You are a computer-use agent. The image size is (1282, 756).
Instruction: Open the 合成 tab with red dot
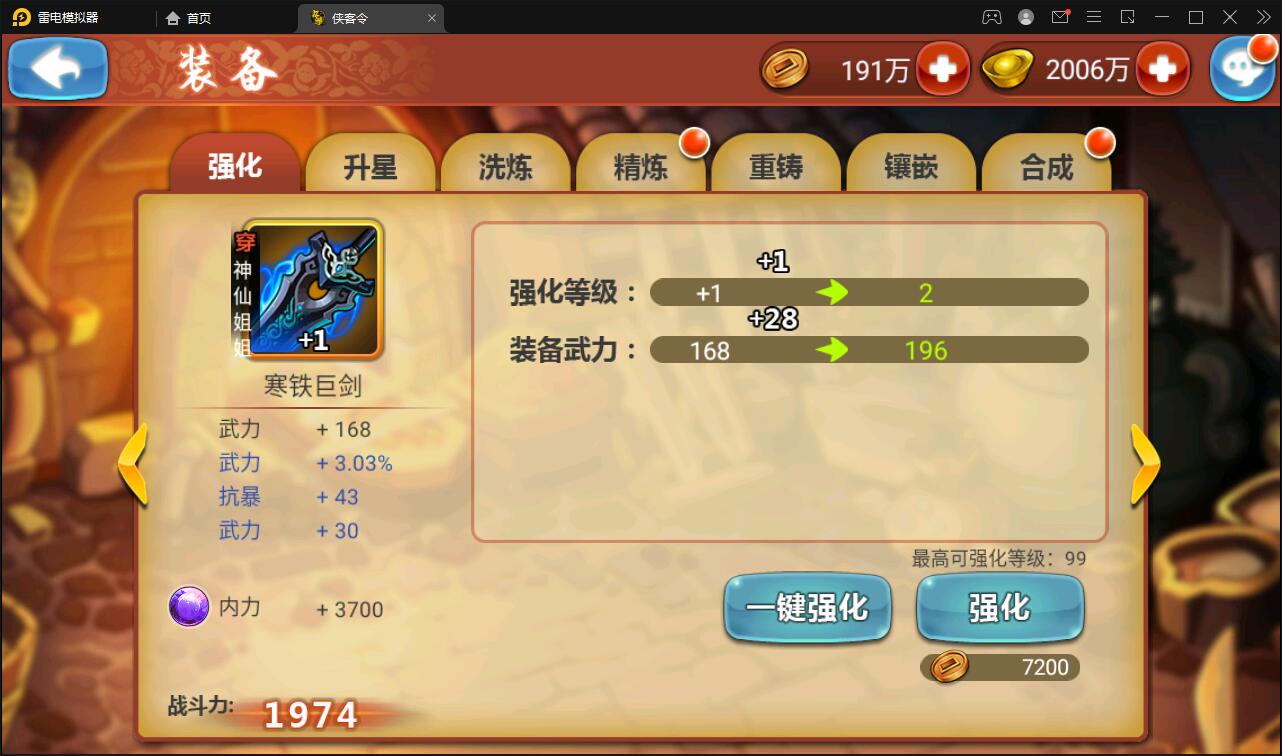pyautogui.click(x=1045, y=167)
